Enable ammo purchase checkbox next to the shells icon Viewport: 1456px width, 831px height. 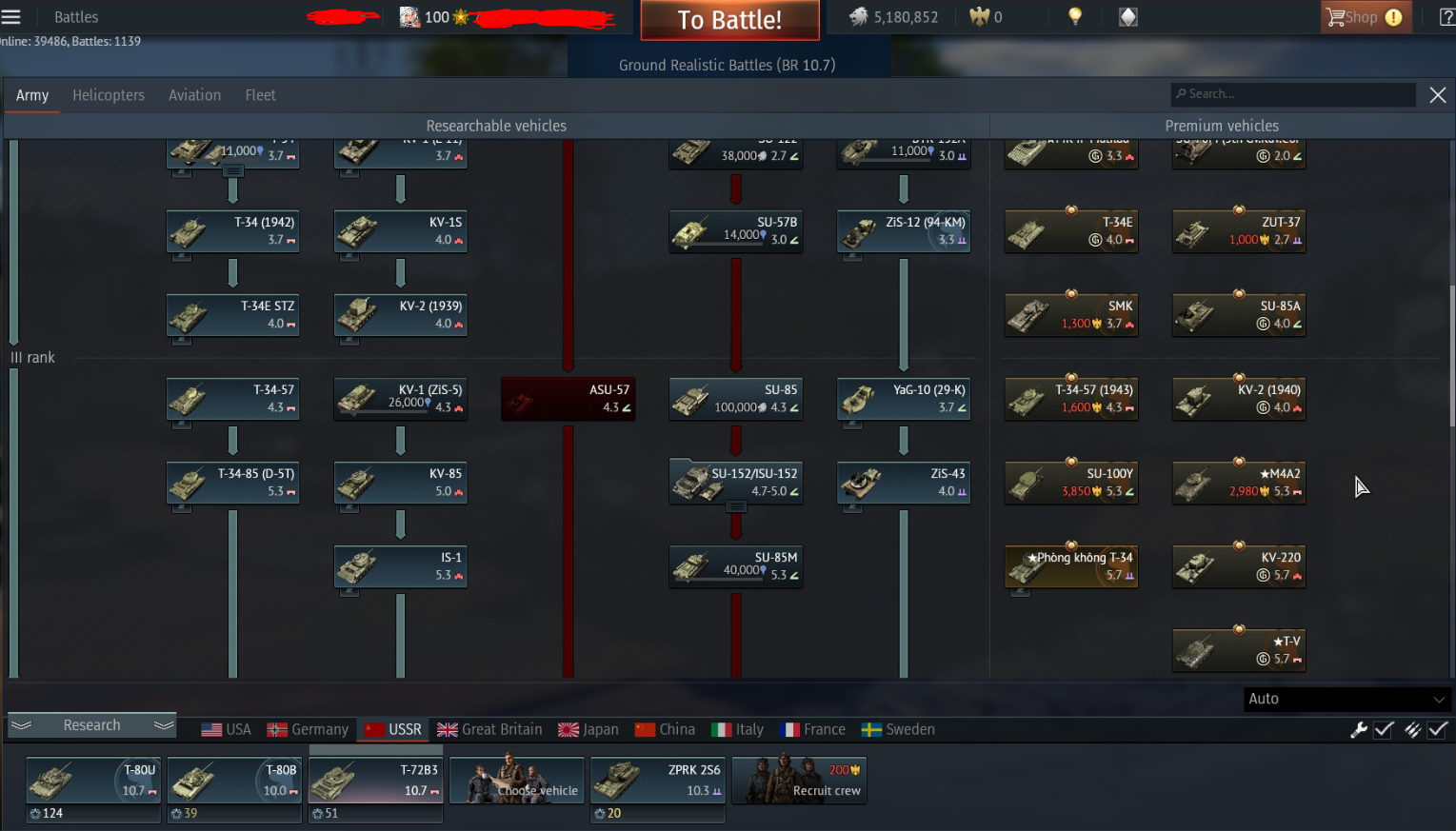[1438, 730]
